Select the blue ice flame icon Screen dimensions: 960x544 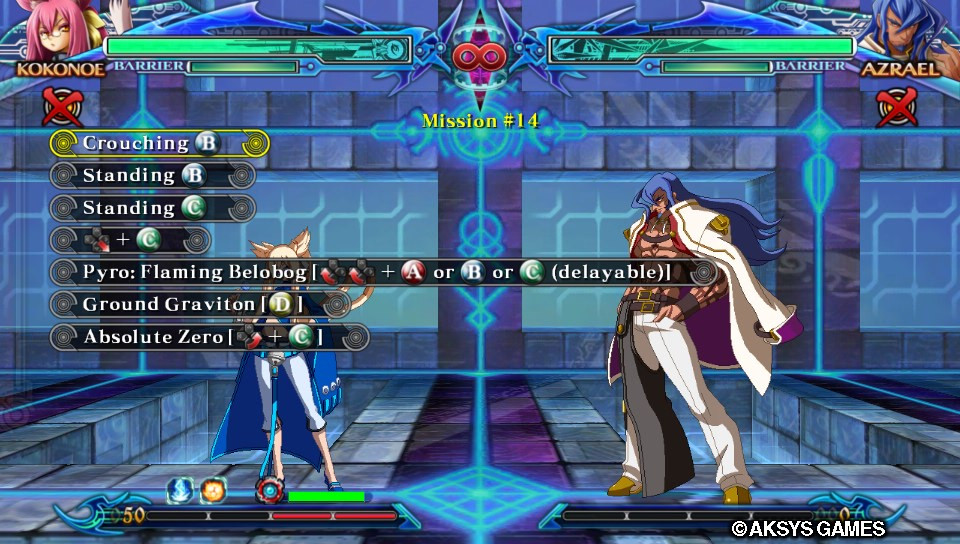click(182, 490)
